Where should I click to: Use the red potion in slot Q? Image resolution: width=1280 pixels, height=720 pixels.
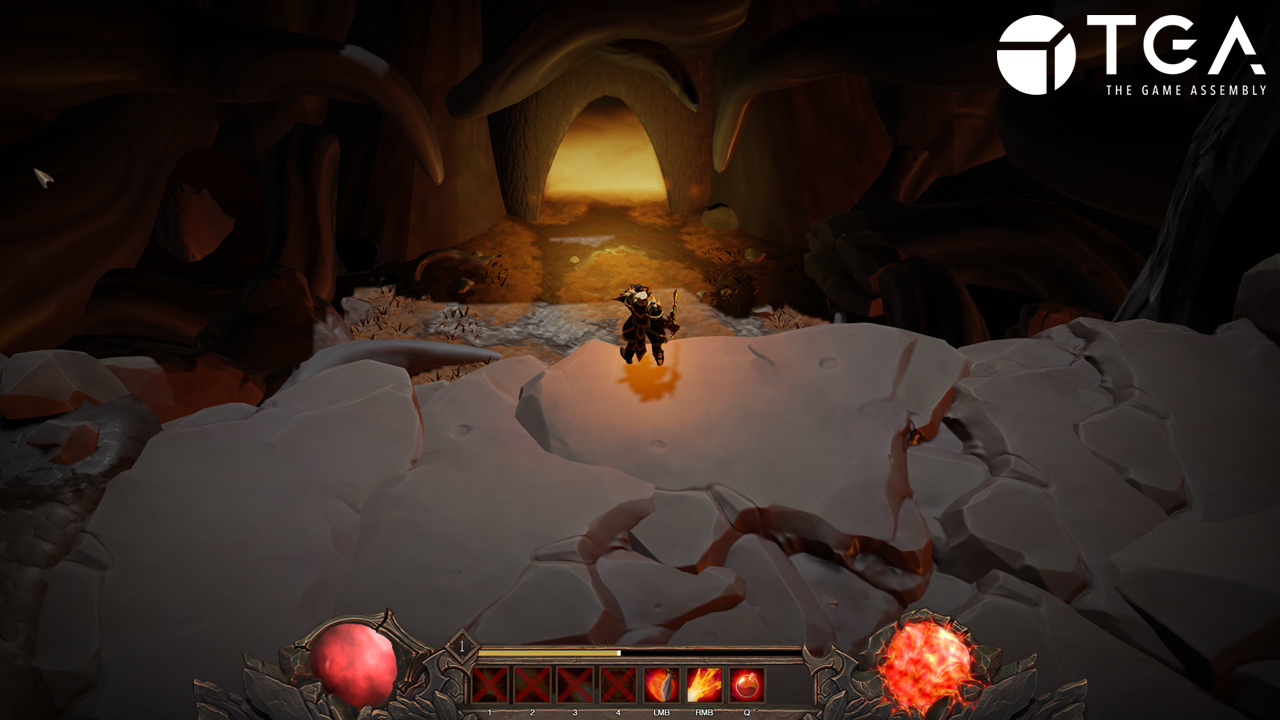pyautogui.click(x=747, y=685)
